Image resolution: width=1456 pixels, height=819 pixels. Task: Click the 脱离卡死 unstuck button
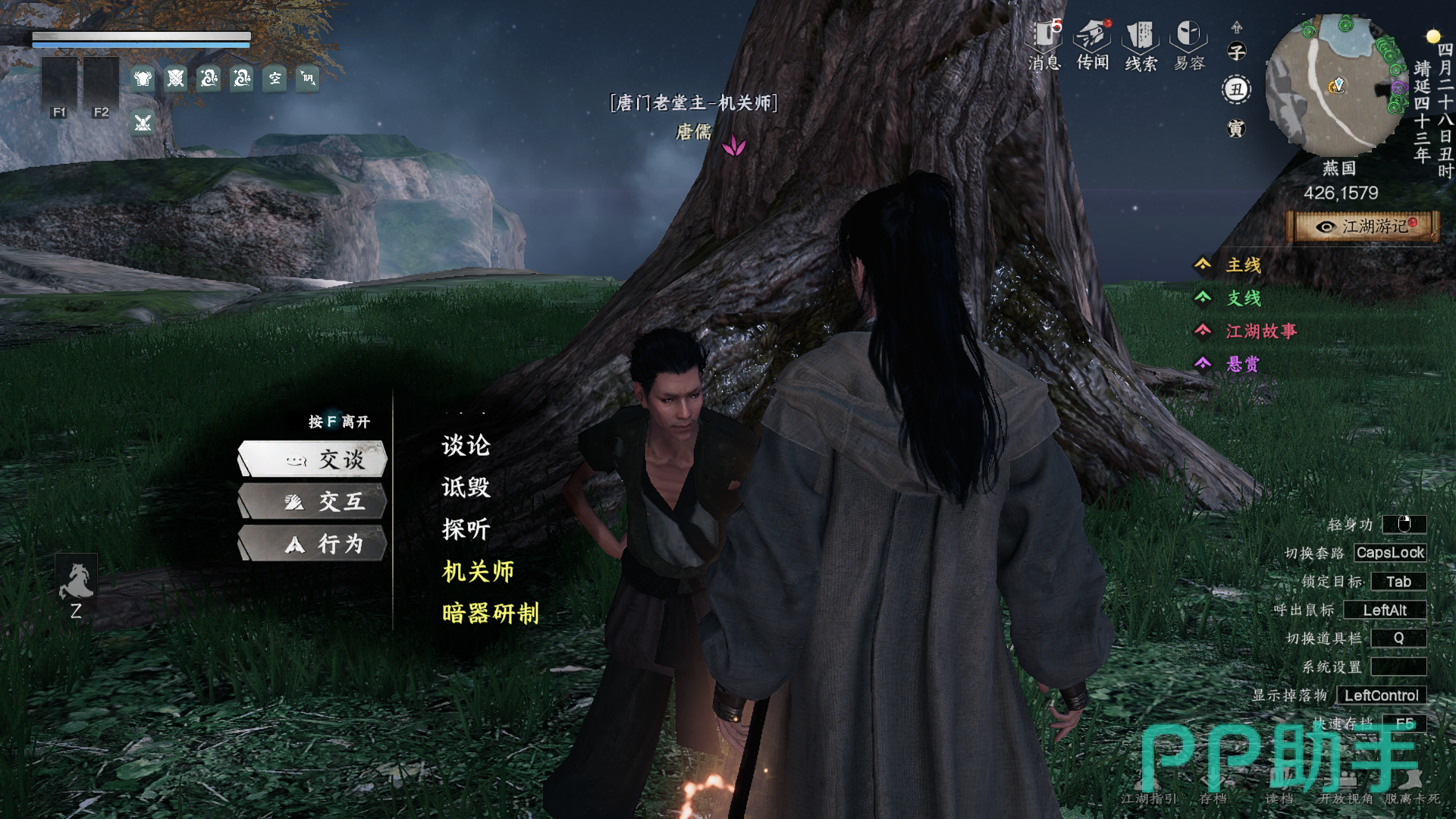pos(1412,799)
